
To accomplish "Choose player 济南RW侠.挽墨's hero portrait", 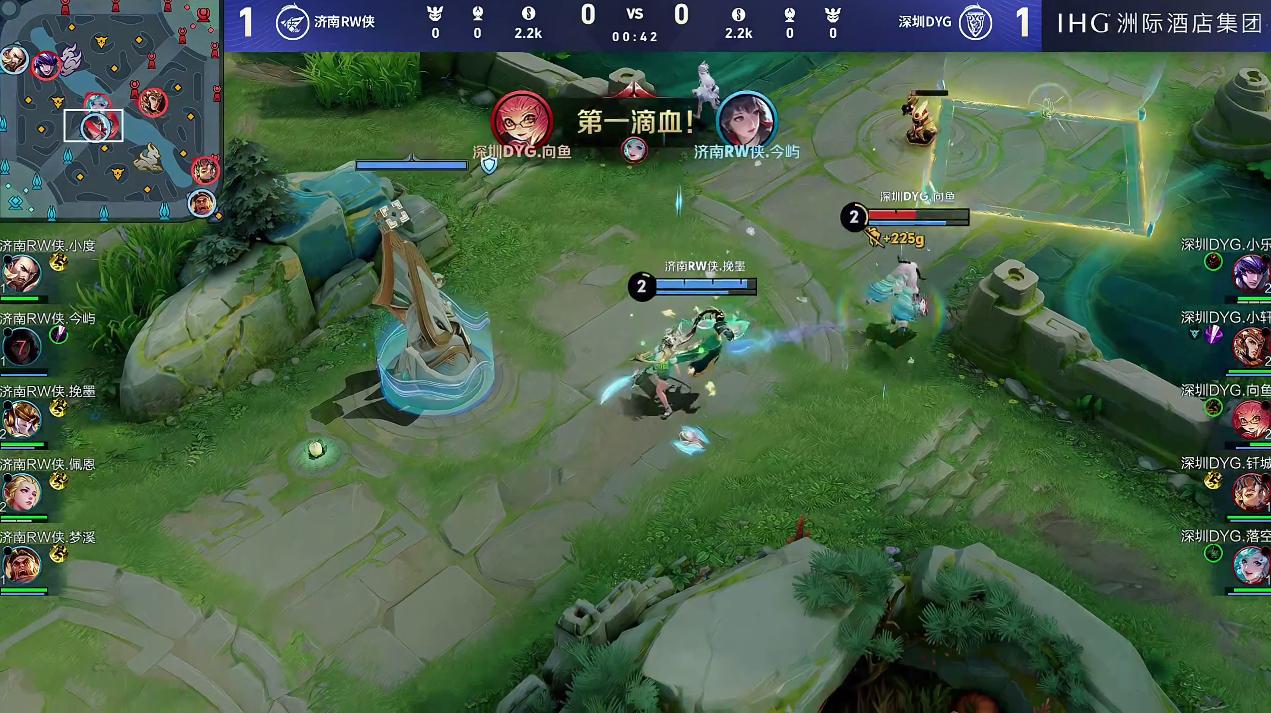I will point(20,420).
